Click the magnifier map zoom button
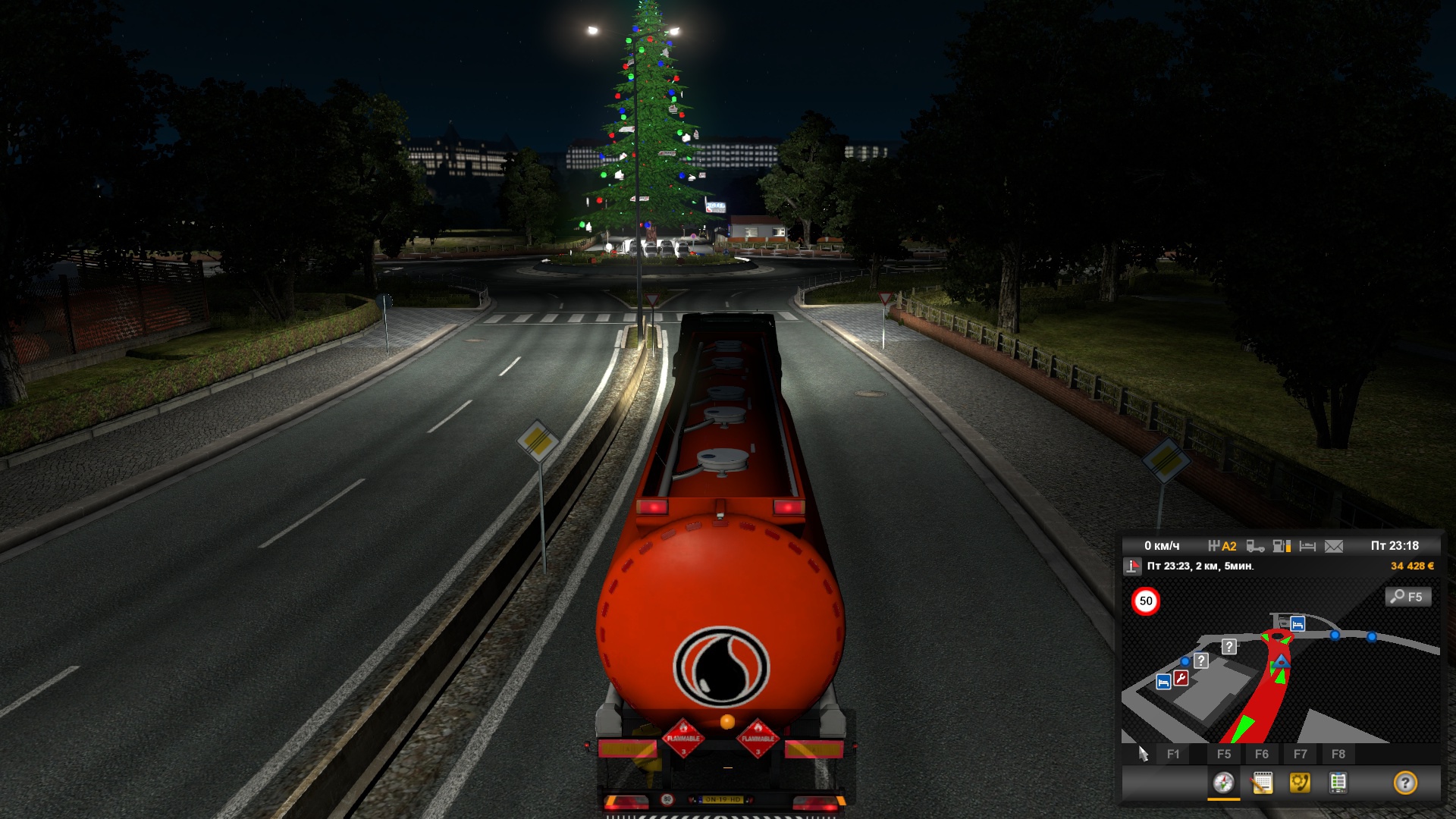 1408,597
